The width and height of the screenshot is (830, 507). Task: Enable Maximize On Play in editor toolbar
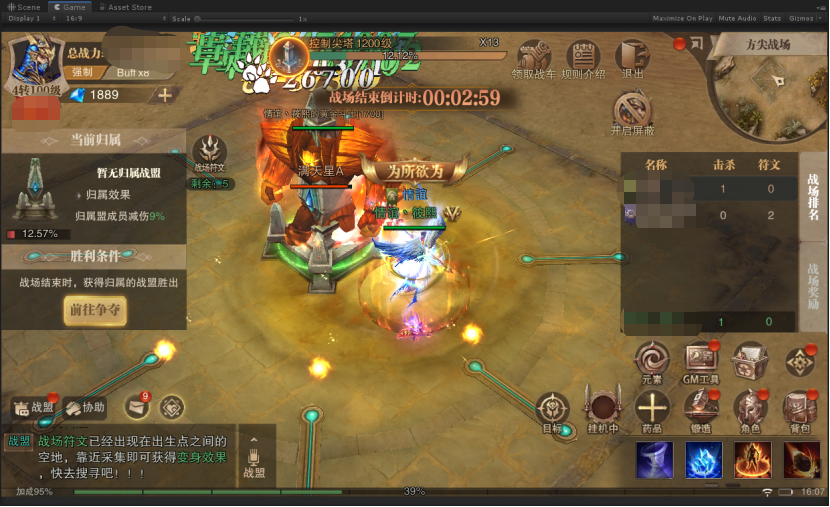[682, 18]
